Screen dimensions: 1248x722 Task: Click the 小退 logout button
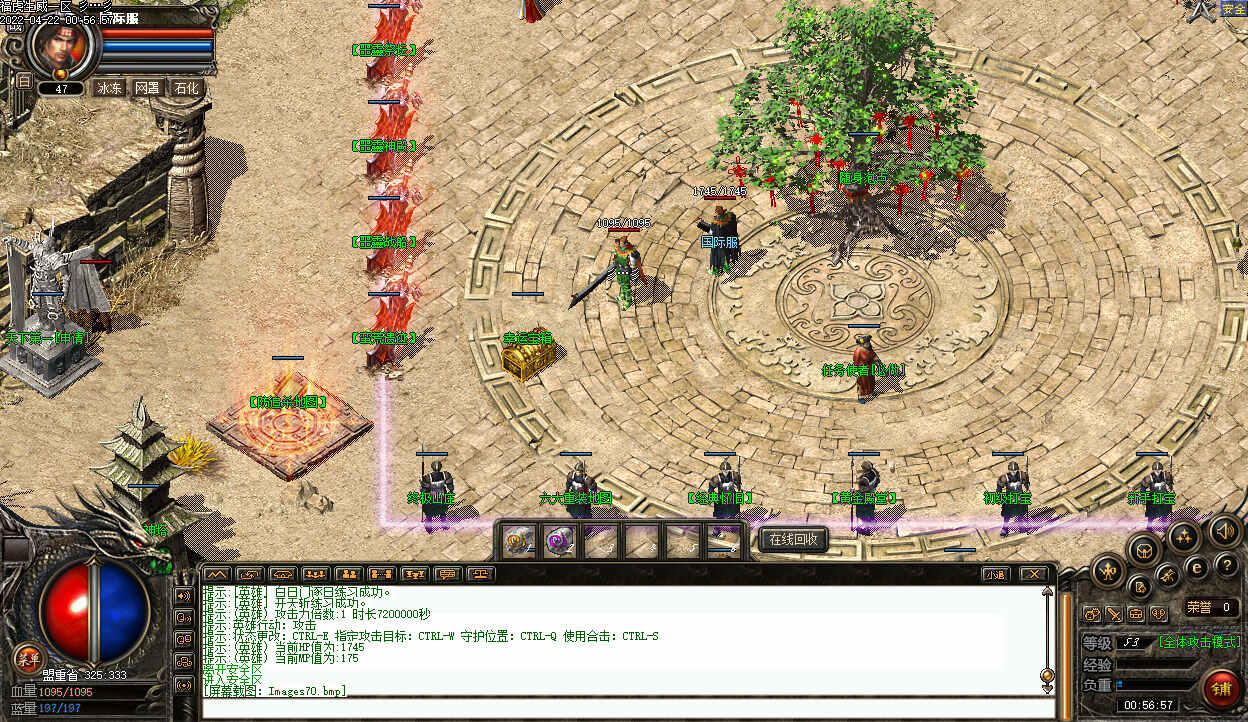coord(993,574)
